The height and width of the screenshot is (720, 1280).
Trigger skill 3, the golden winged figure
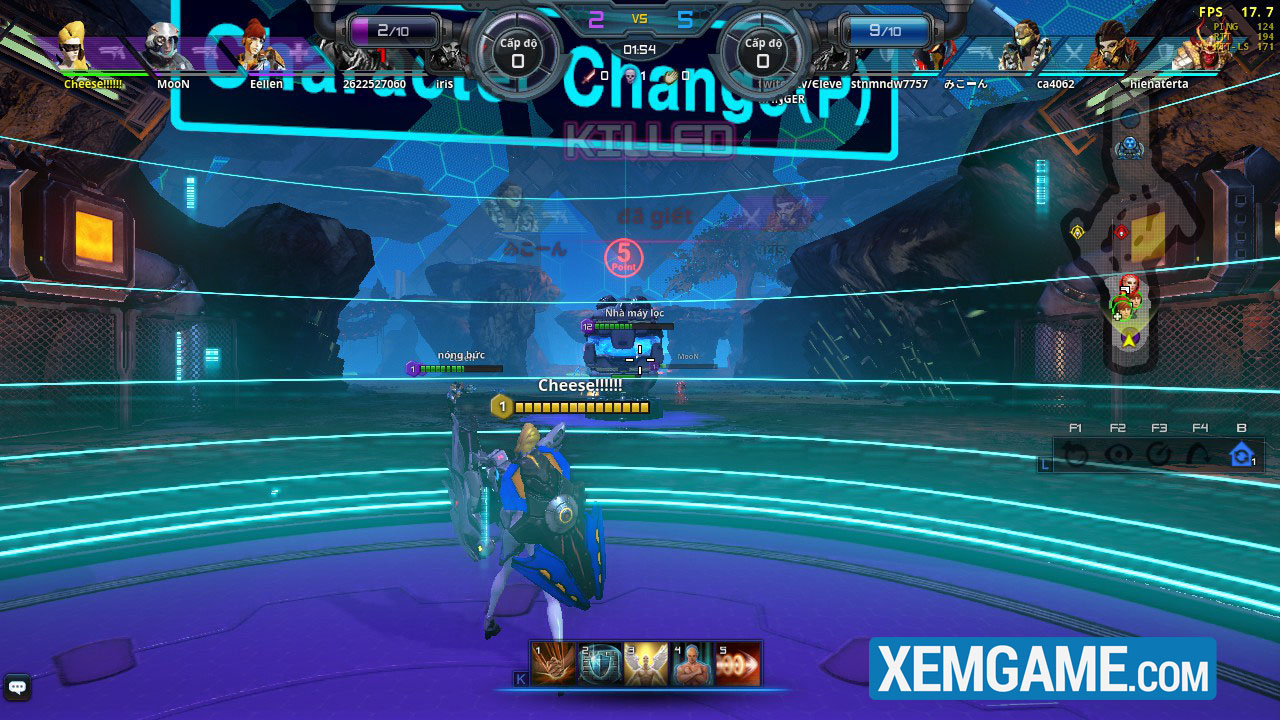[x=646, y=664]
